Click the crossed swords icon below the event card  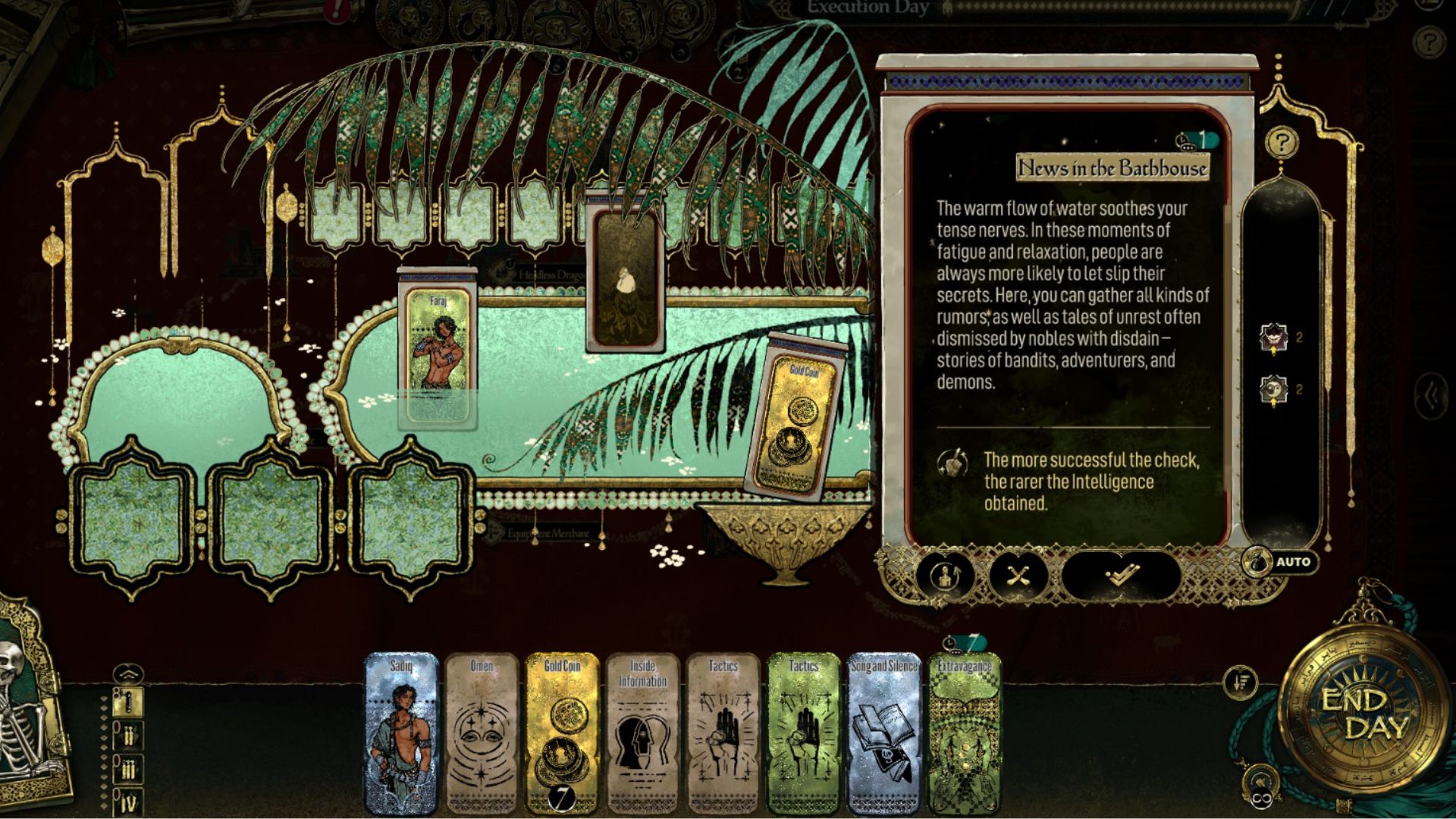coord(1020,575)
